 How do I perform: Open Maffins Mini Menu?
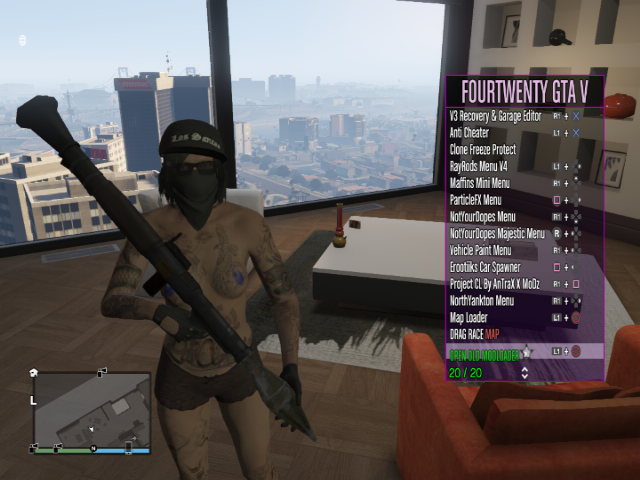(x=480, y=183)
